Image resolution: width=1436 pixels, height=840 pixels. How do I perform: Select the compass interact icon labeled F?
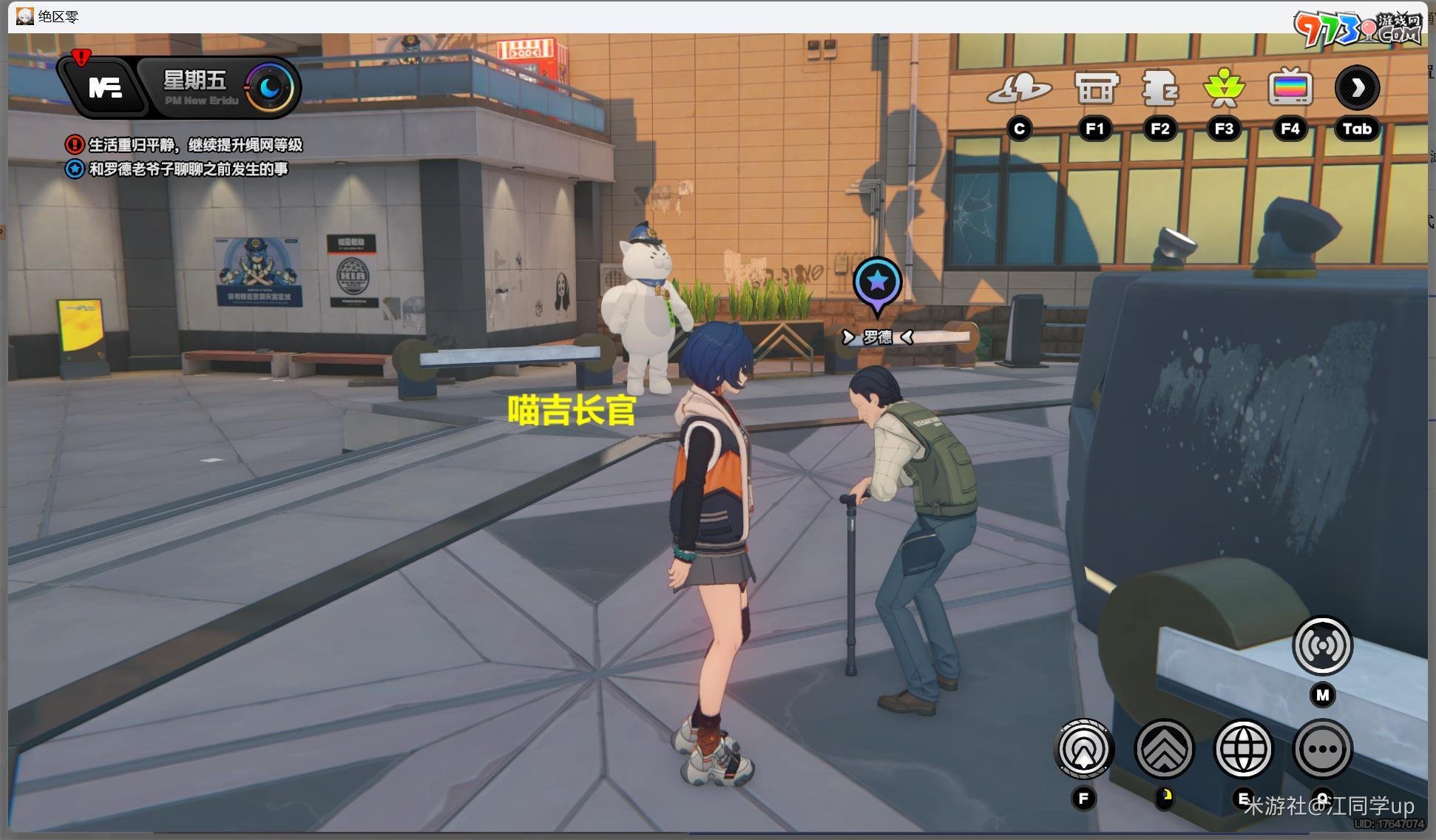[x=1083, y=749]
